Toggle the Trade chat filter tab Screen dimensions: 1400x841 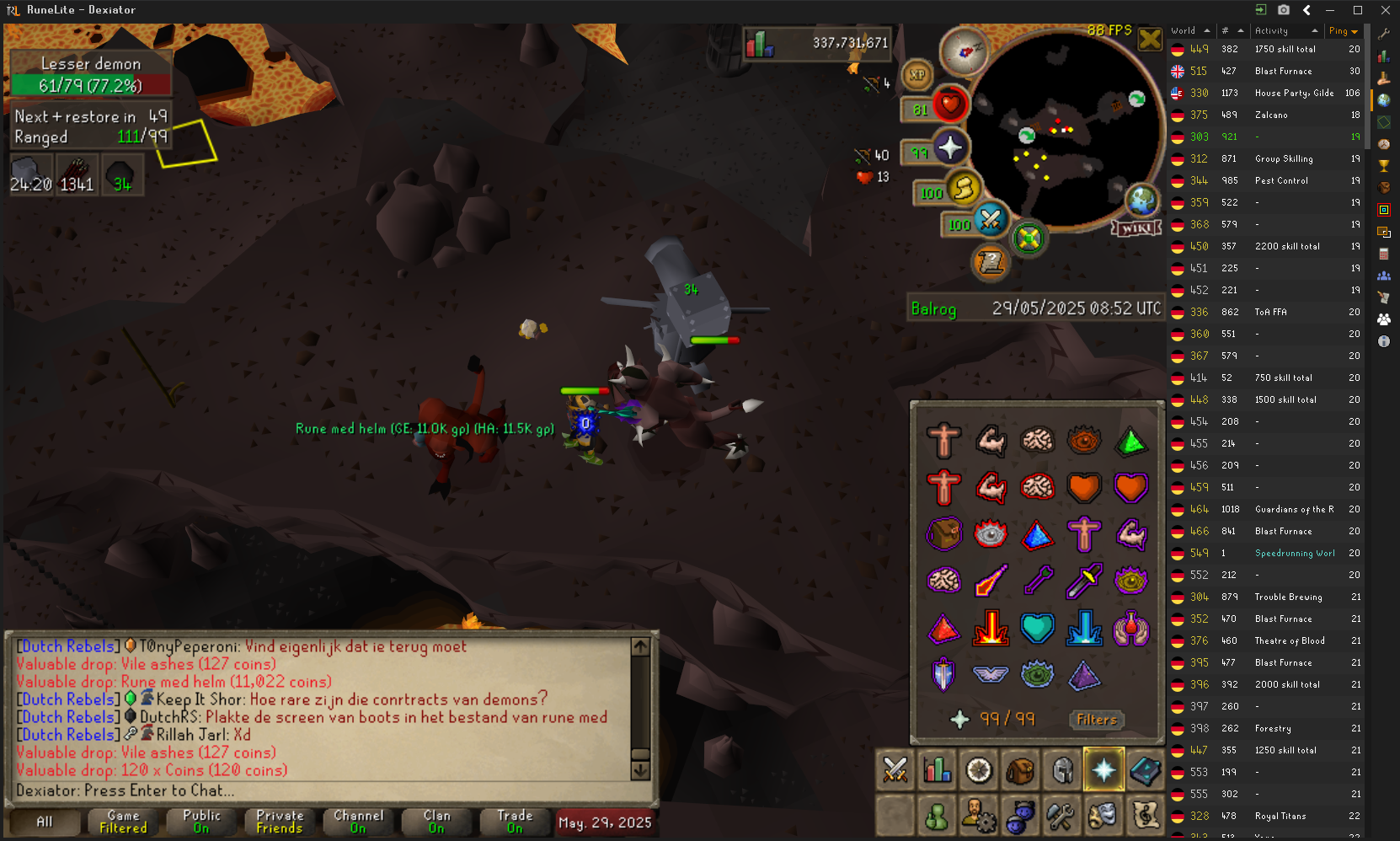pyautogui.click(x=515, y=822)
